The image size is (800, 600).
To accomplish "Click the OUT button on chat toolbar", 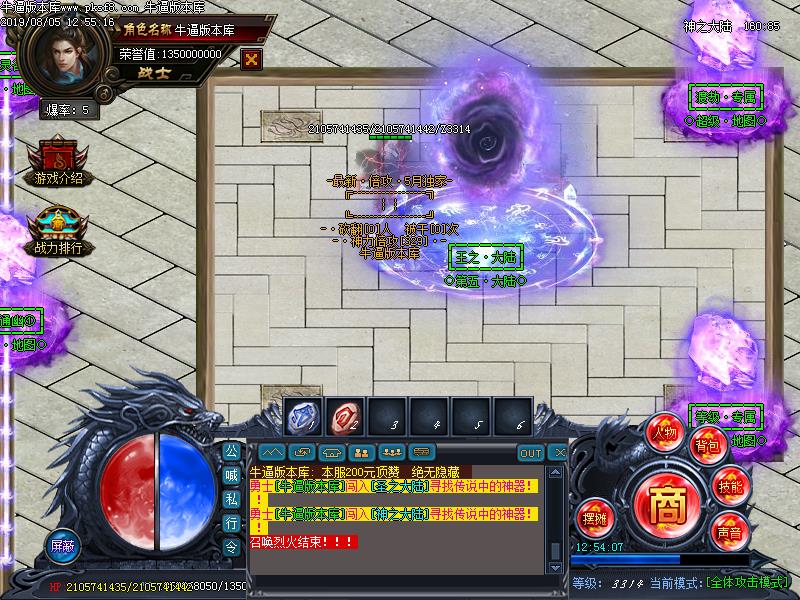I will click(531, 453).
